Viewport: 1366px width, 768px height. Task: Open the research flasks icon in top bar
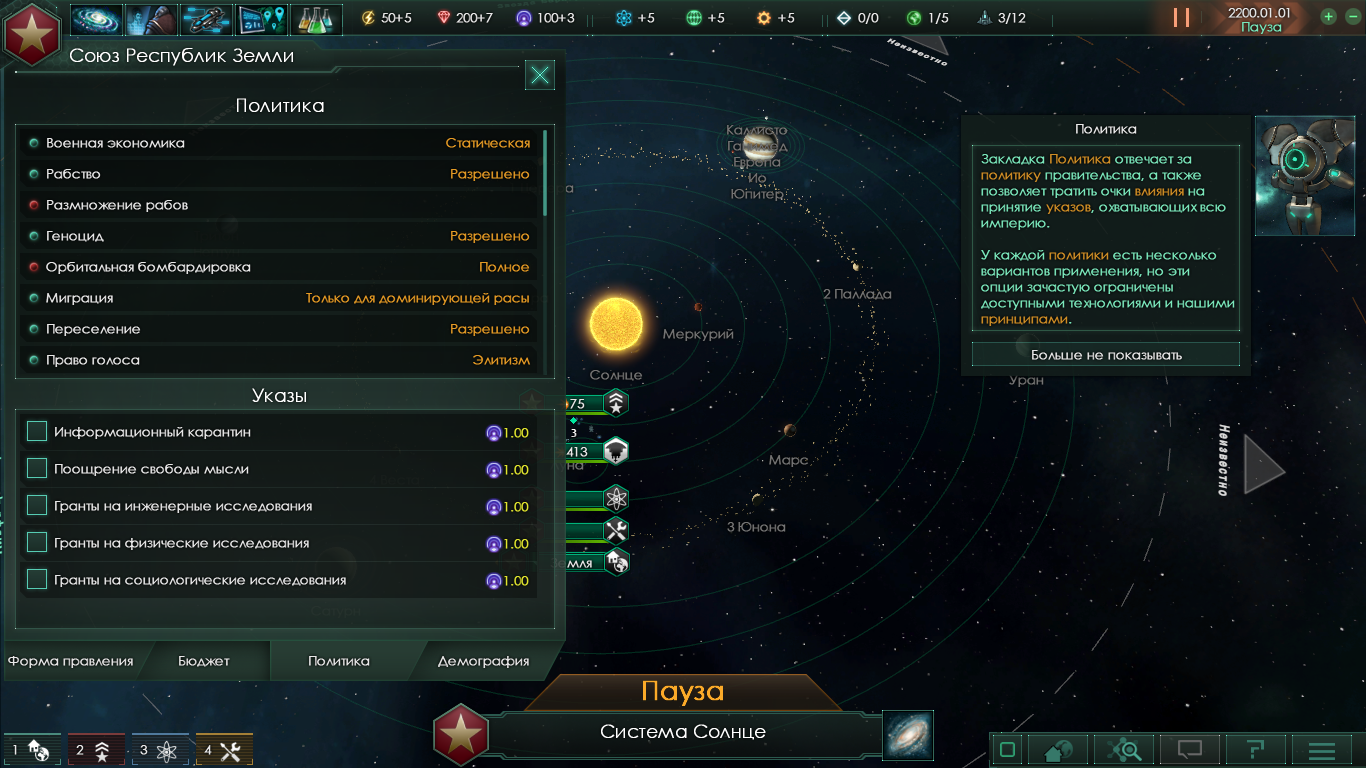315,18
